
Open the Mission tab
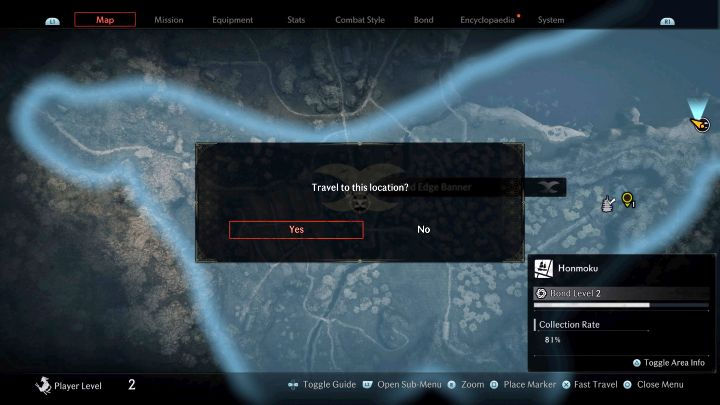point(168,20)
